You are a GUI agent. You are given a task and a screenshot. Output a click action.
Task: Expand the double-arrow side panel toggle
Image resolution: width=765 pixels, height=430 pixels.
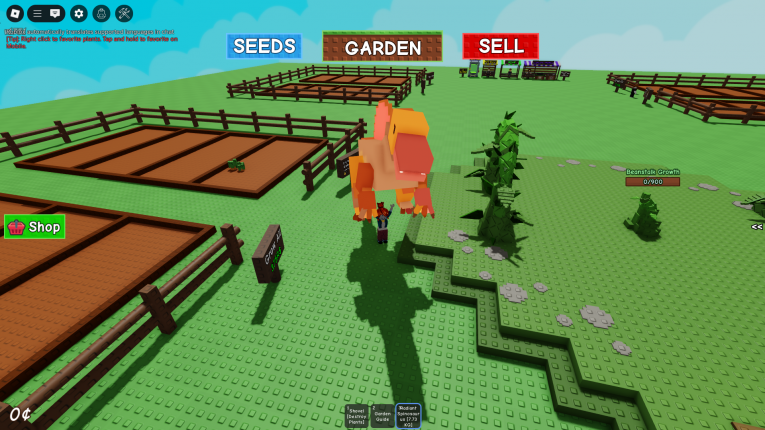point(757,227)
